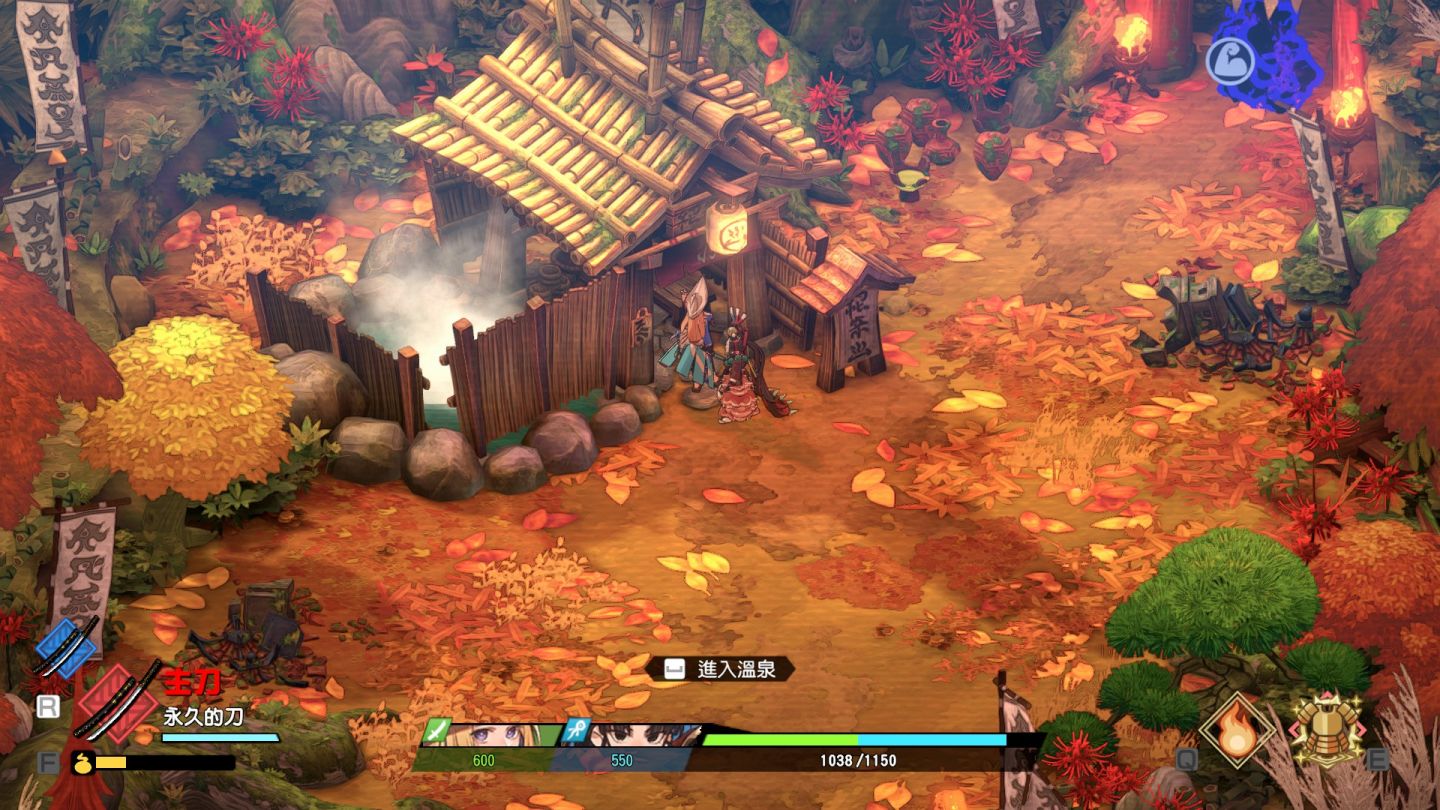Use the gourd healing item
1440x810 pixels.
pyautogui.click(x=80, y=762)
